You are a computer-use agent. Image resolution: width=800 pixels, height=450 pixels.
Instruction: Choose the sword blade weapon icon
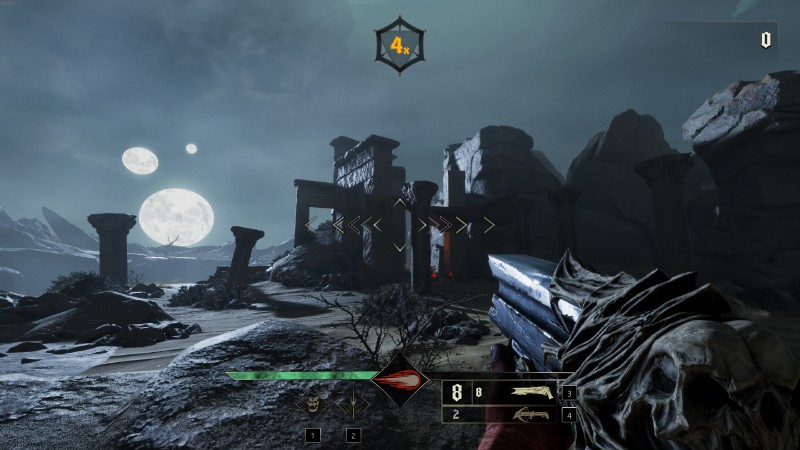pos(352,407)
